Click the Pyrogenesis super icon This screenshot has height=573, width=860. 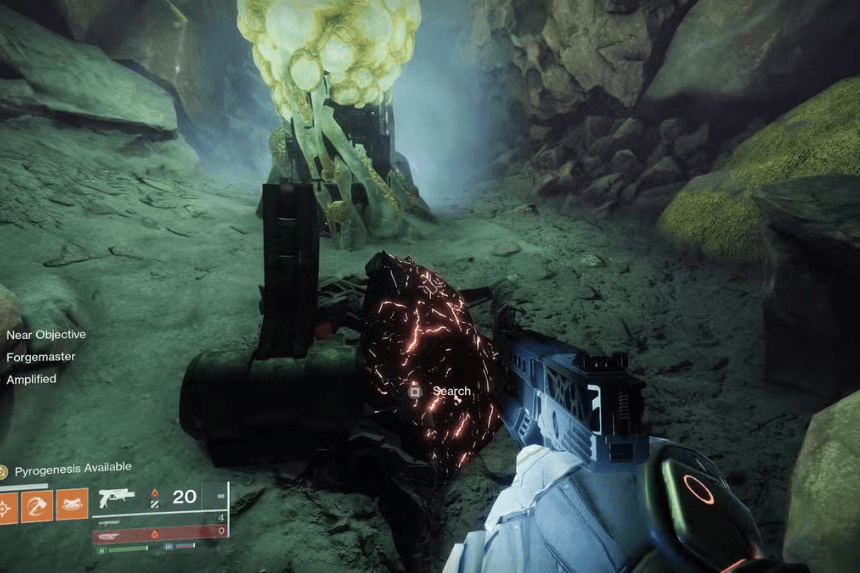tap(4, 470)
